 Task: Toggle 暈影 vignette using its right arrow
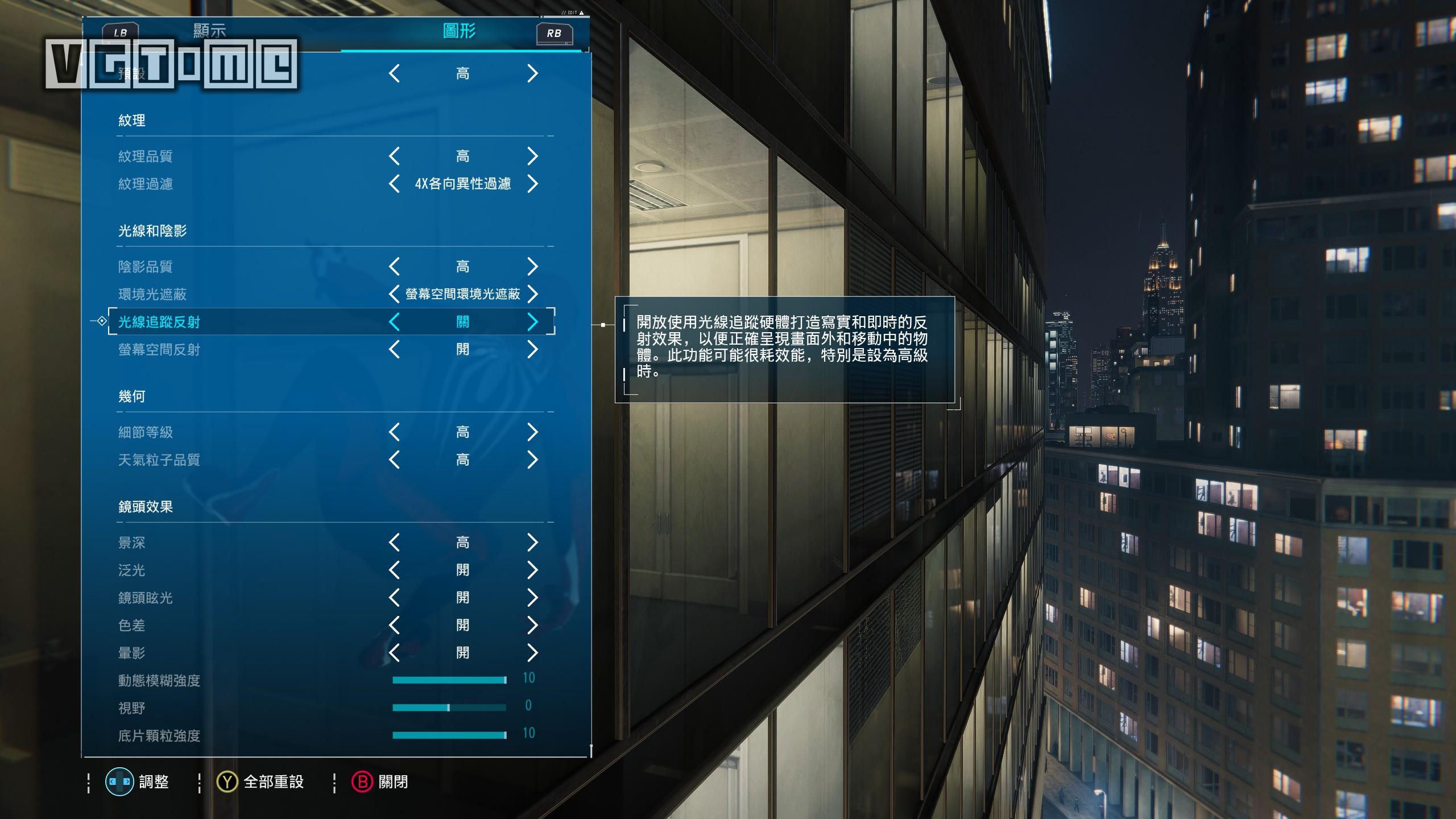click(x=532, y=653)
